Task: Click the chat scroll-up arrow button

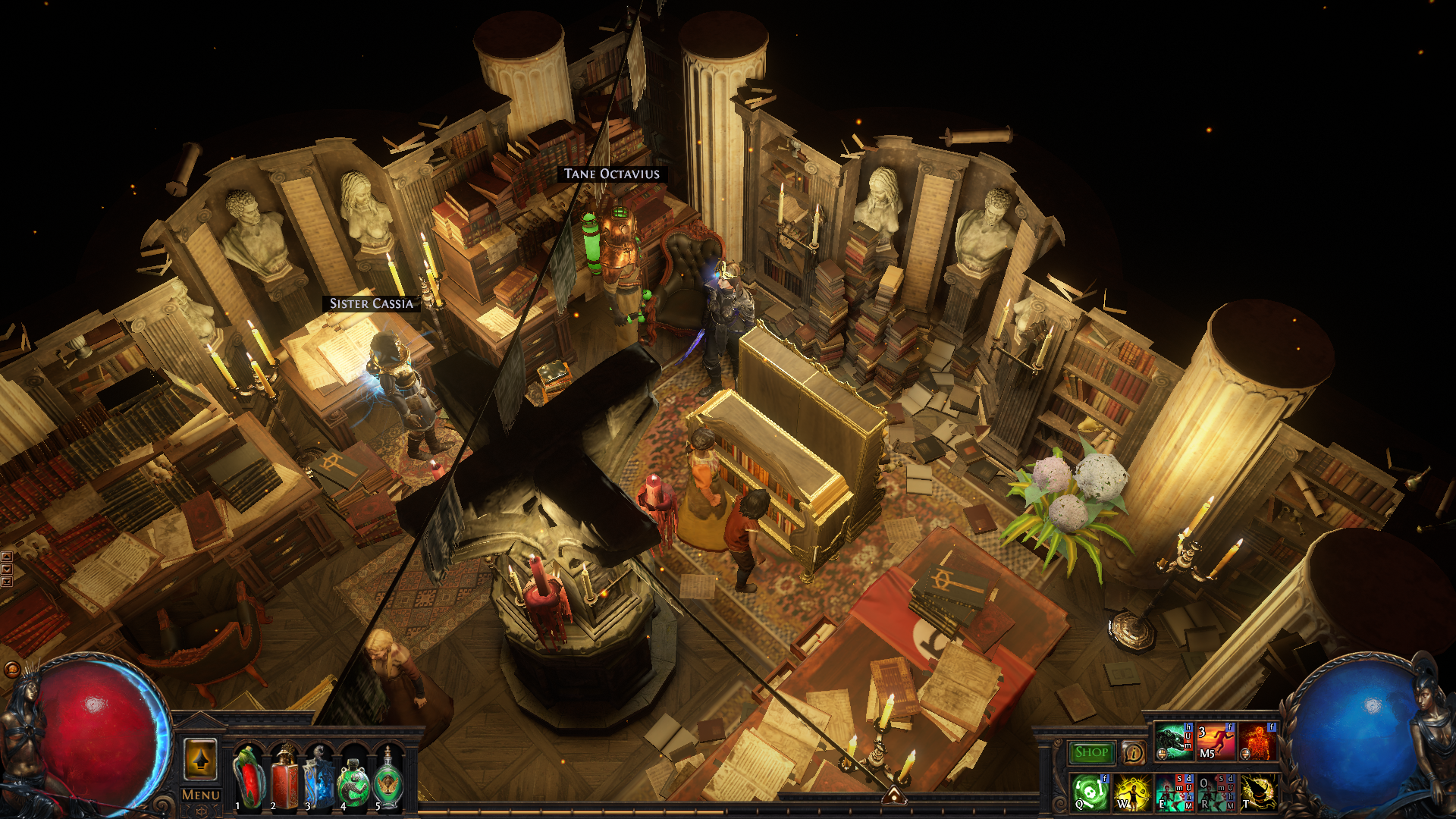Action: click(x=7, y=557)
